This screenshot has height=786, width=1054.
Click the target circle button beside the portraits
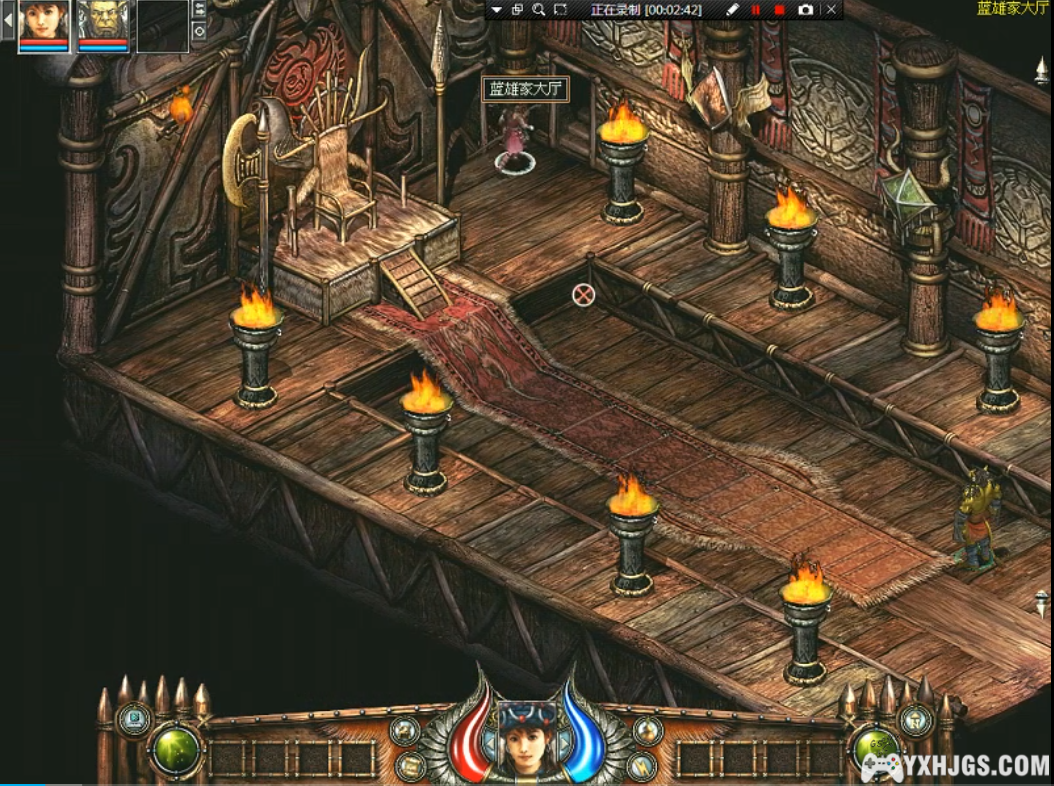pos(199,31)
